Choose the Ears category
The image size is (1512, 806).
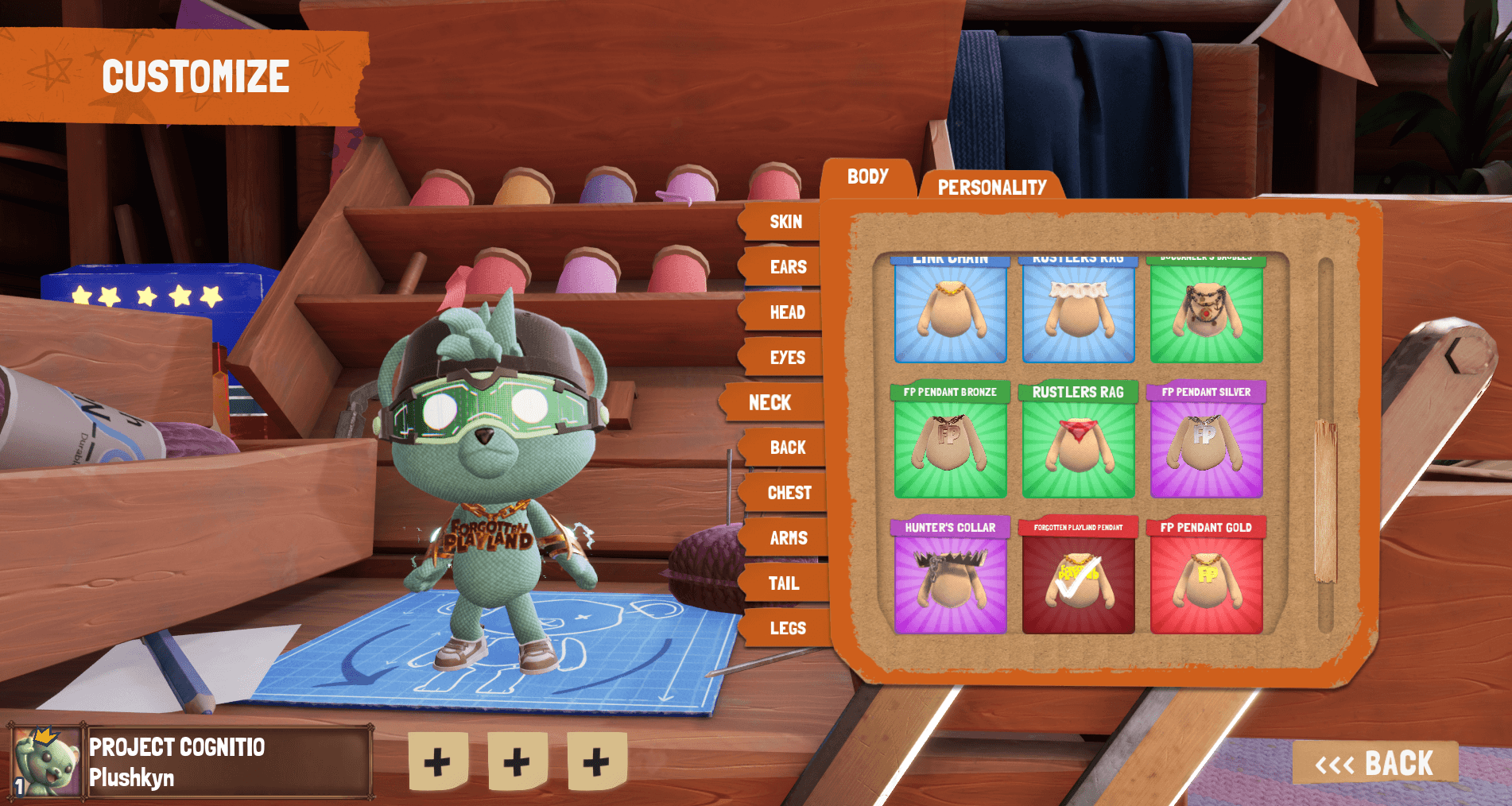tap(787, 267)
